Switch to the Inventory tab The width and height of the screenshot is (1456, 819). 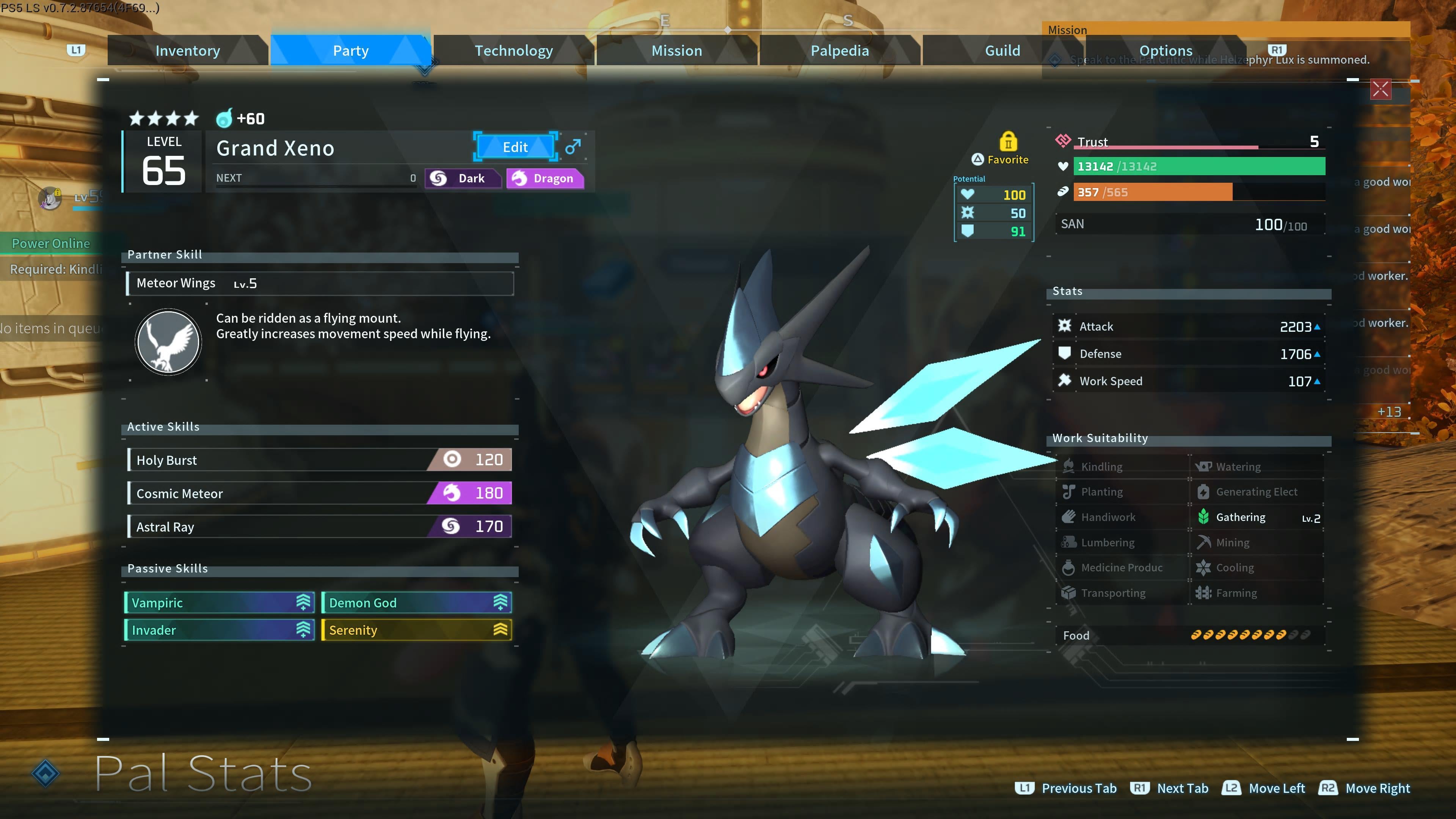[188, 51]
